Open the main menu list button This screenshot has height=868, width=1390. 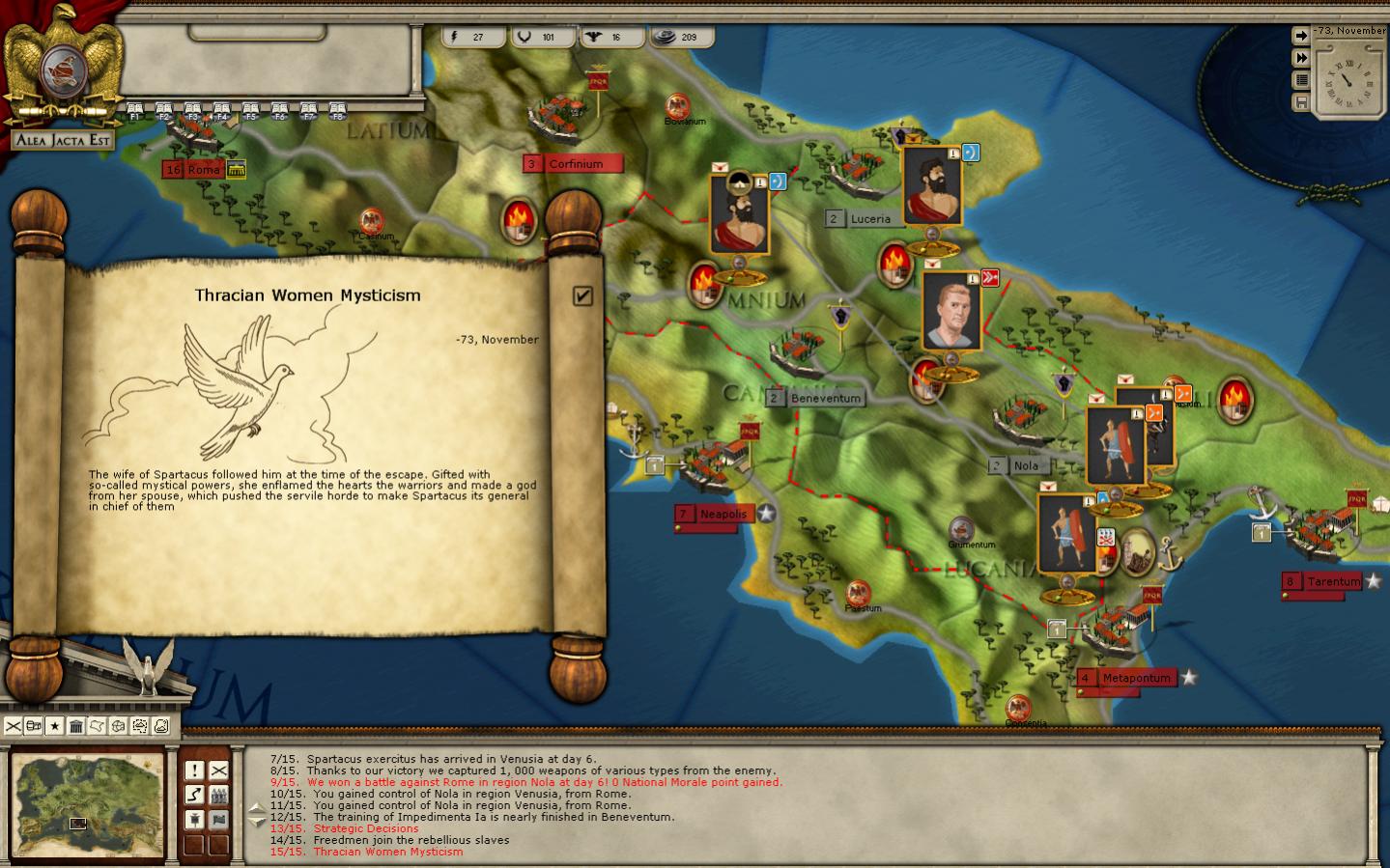(x=1301, y=80)
